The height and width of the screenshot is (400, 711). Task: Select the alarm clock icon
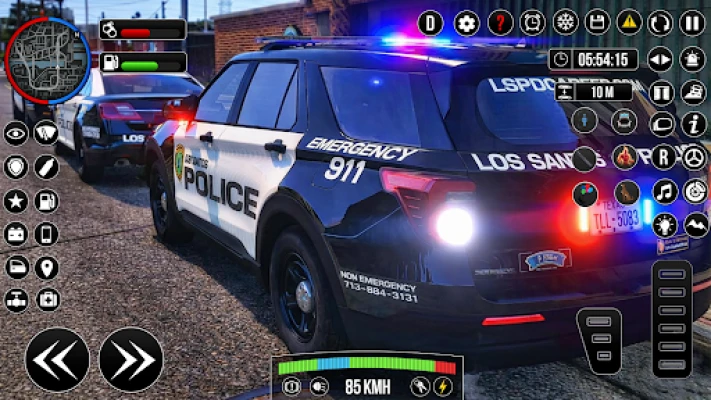pos(533,23)
